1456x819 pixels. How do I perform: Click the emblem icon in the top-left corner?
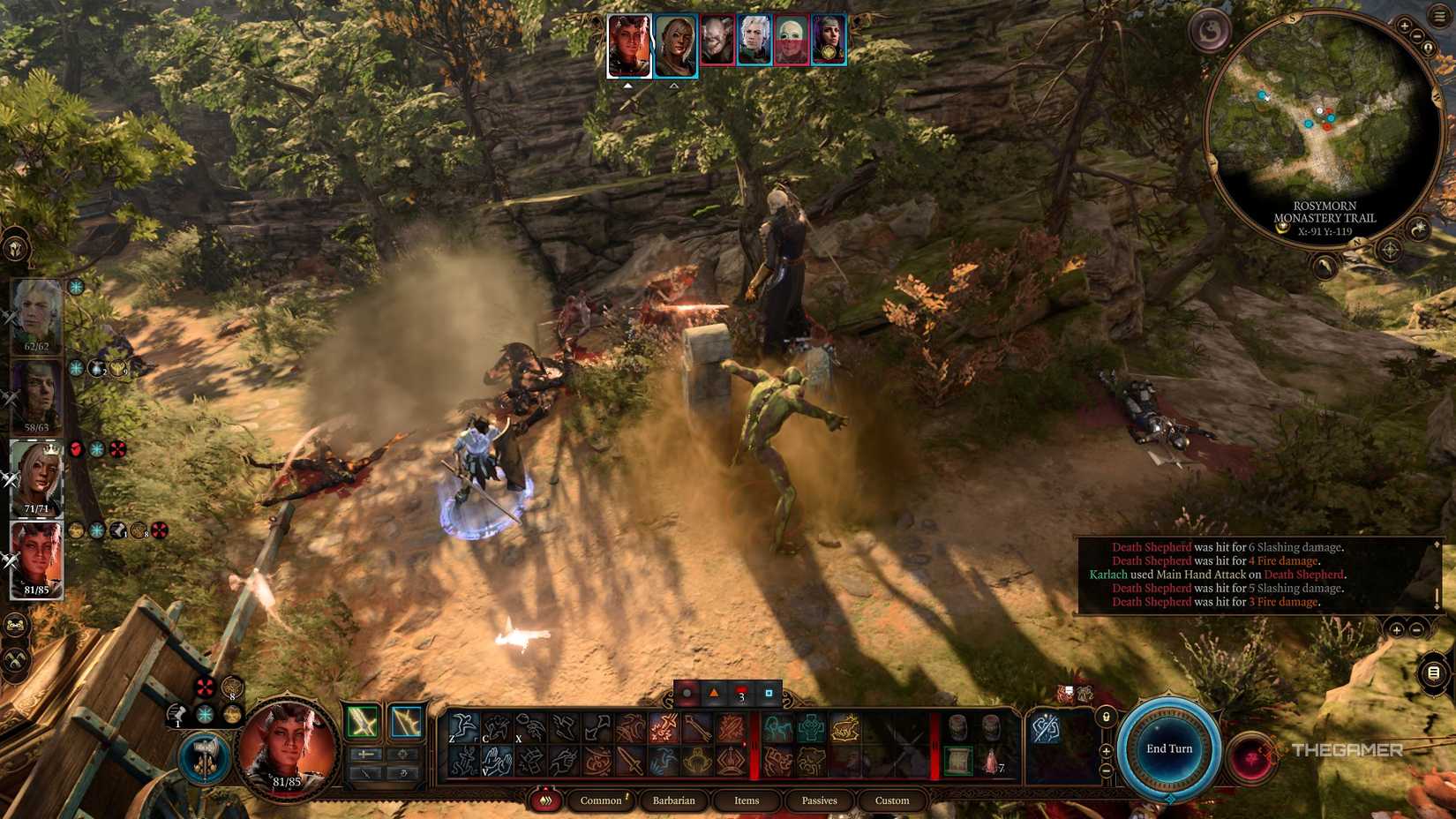(15, 250)
